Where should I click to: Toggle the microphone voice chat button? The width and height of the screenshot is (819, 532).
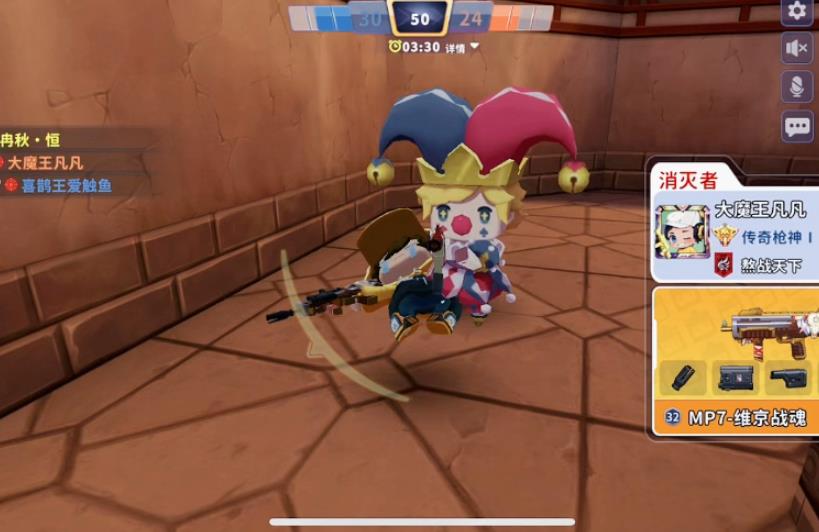click(797, 87)
